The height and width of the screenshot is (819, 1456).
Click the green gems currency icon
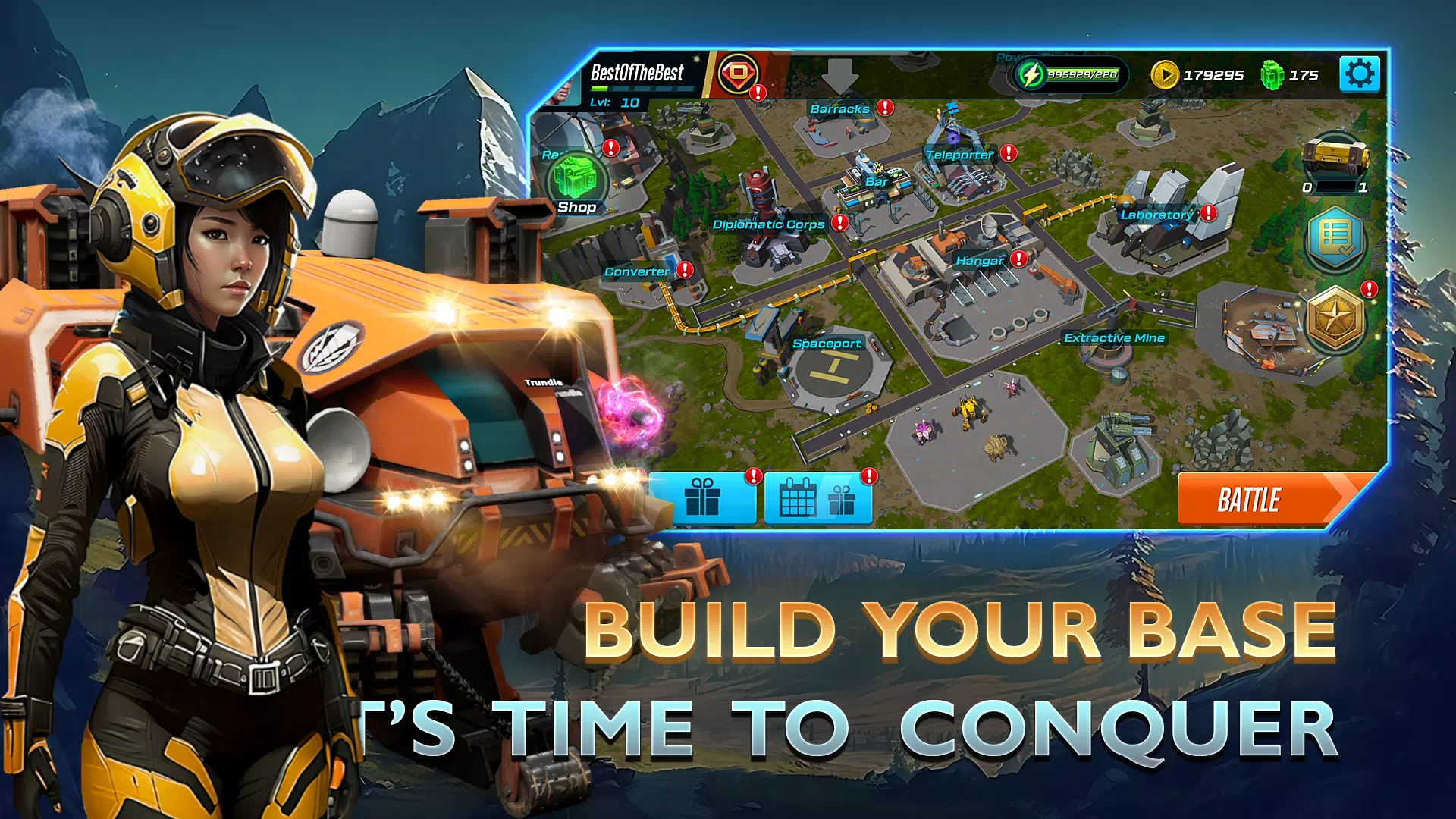pos(1273,75)
